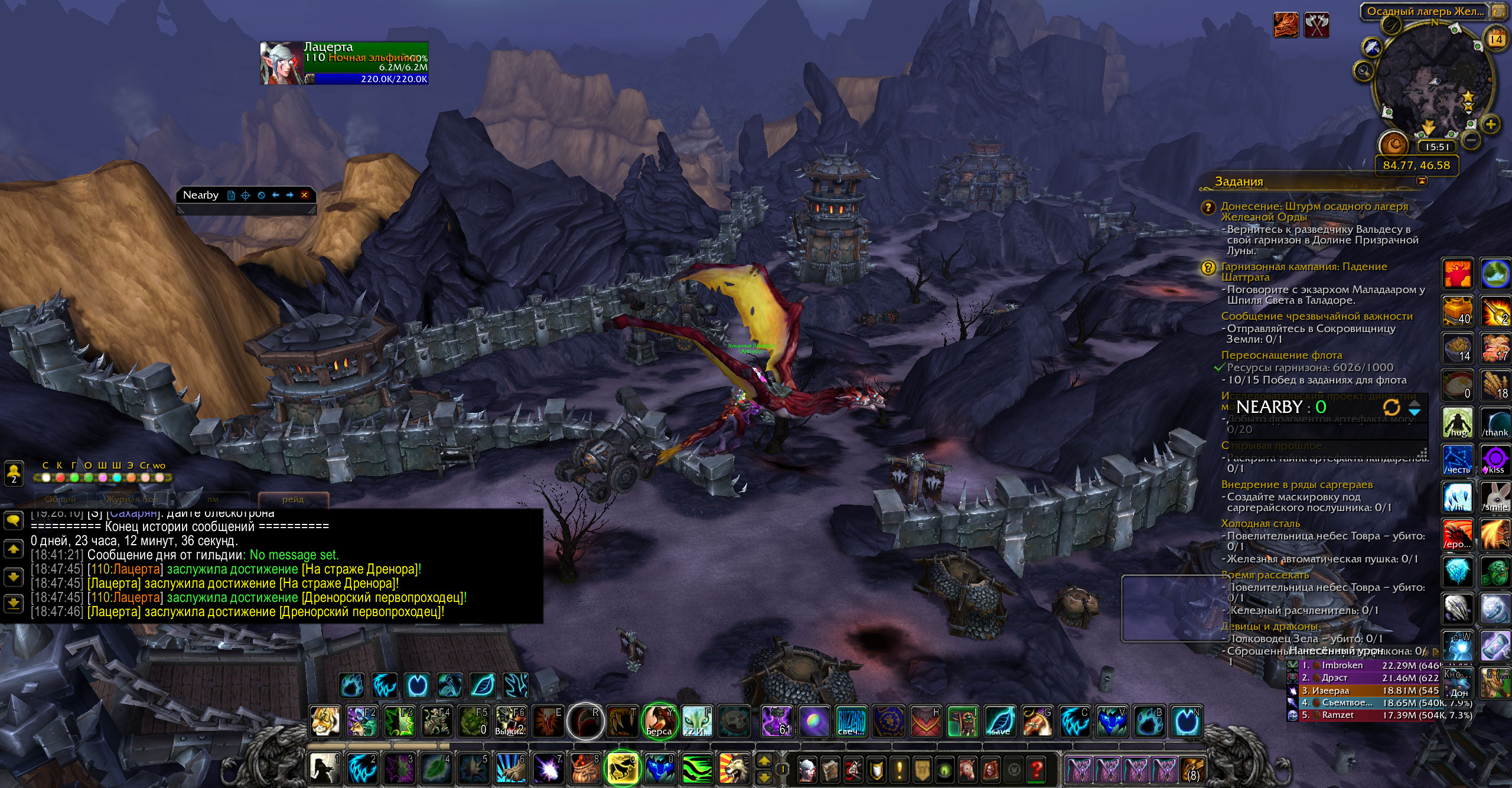
Task: Open the calendar showing day 14
Action: pos(1496,40)
